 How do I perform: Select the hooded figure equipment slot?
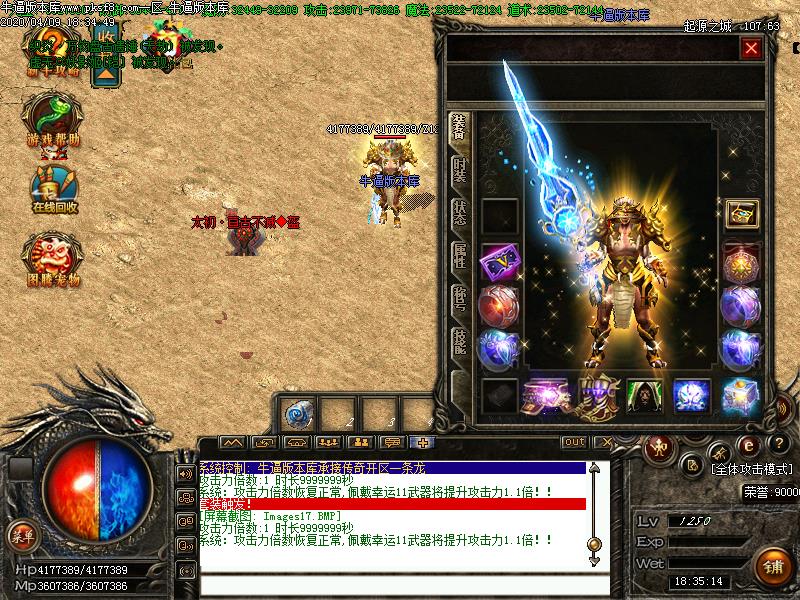(645, 395)
